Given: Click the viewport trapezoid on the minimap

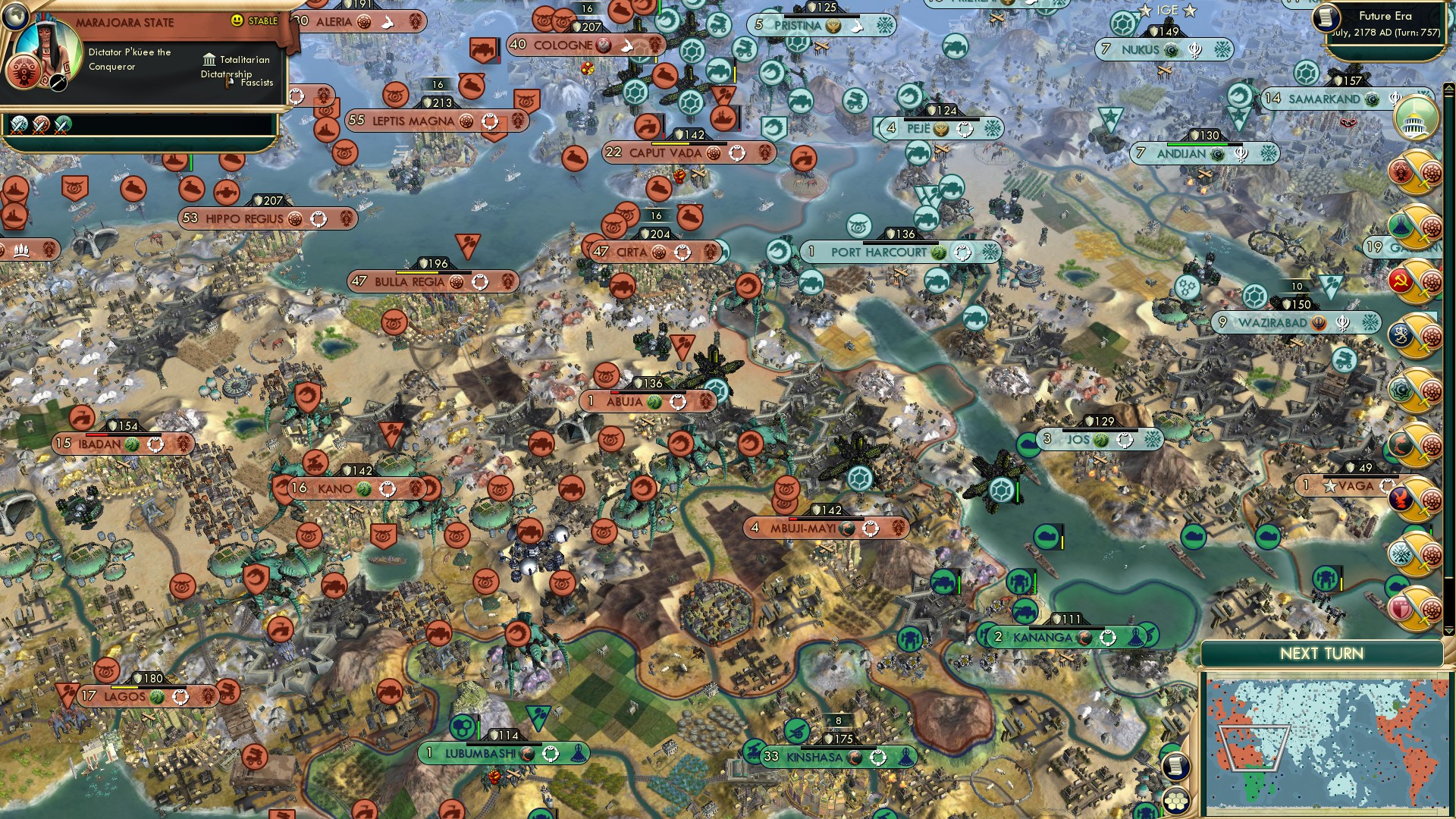Looking at the screenshot, I should pyautogui.click(x=1254, y=748).
